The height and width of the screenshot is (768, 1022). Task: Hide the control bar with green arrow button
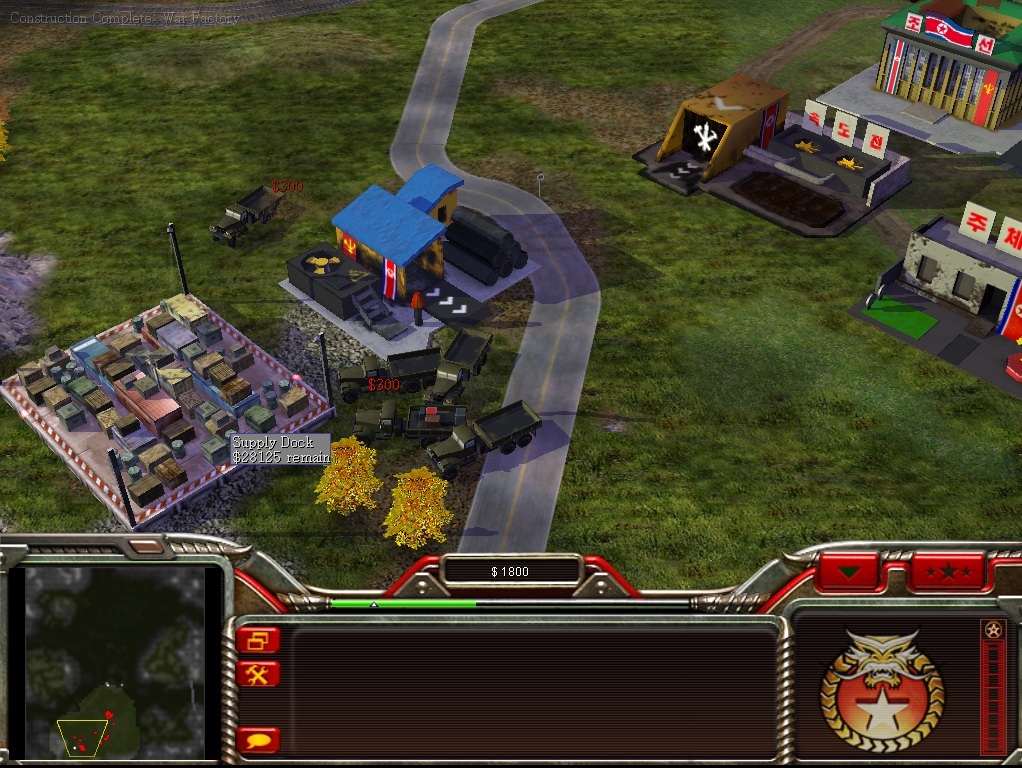point(850,572)
